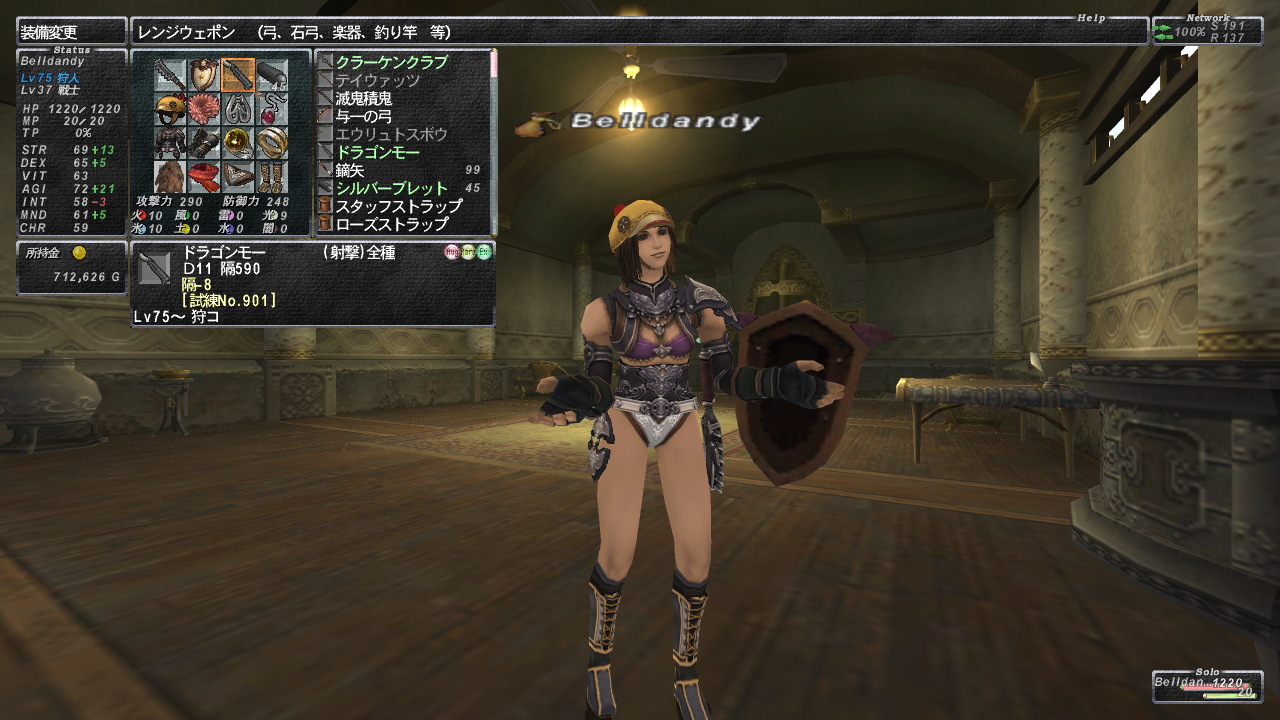Image resolution: width=1280 pixels, height=720 pixels.
Task: Select the shield equipment slot
Action: click(x=204, y=74)
